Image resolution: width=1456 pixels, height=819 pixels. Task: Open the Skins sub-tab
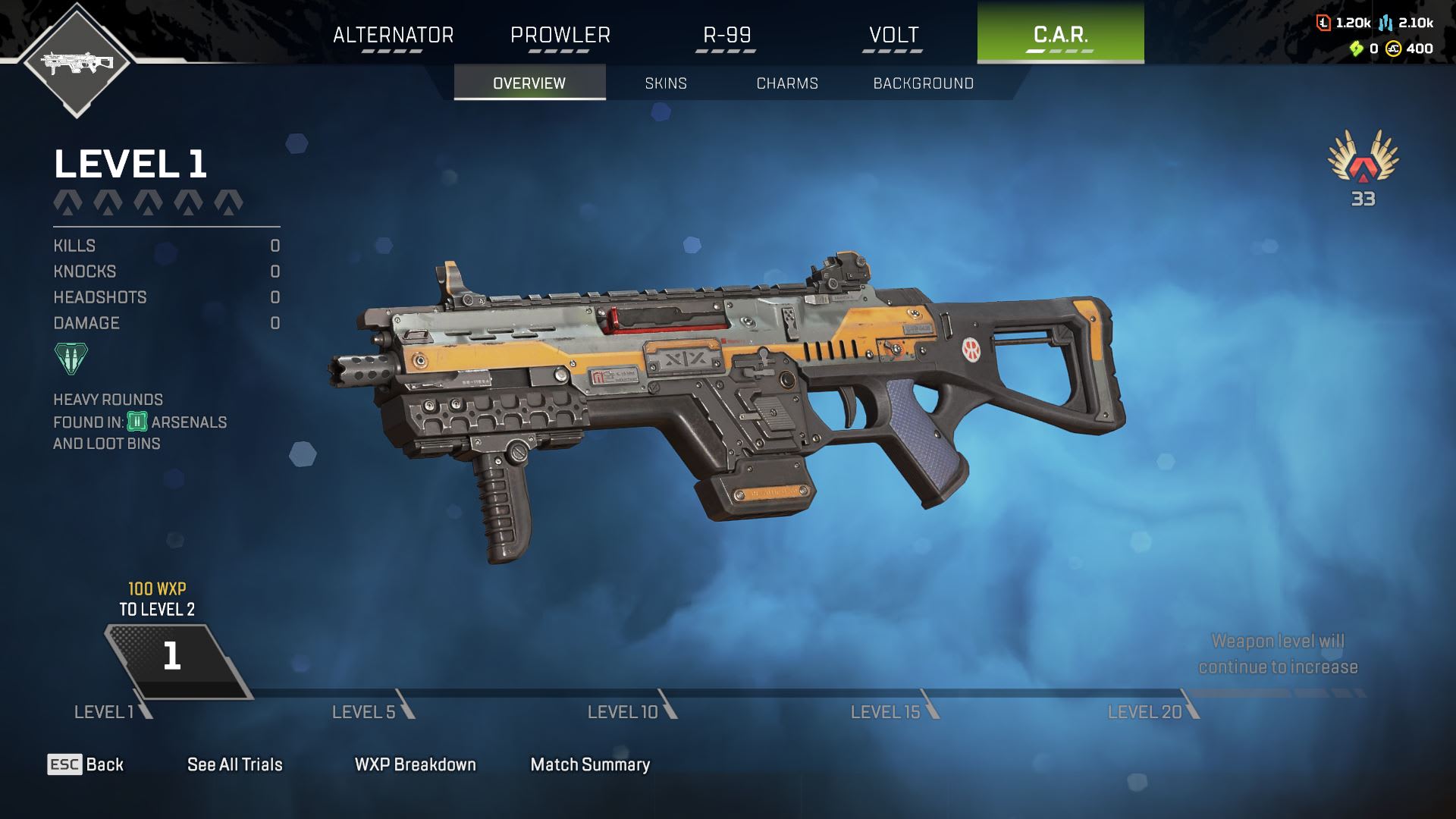tap(666, 83)
